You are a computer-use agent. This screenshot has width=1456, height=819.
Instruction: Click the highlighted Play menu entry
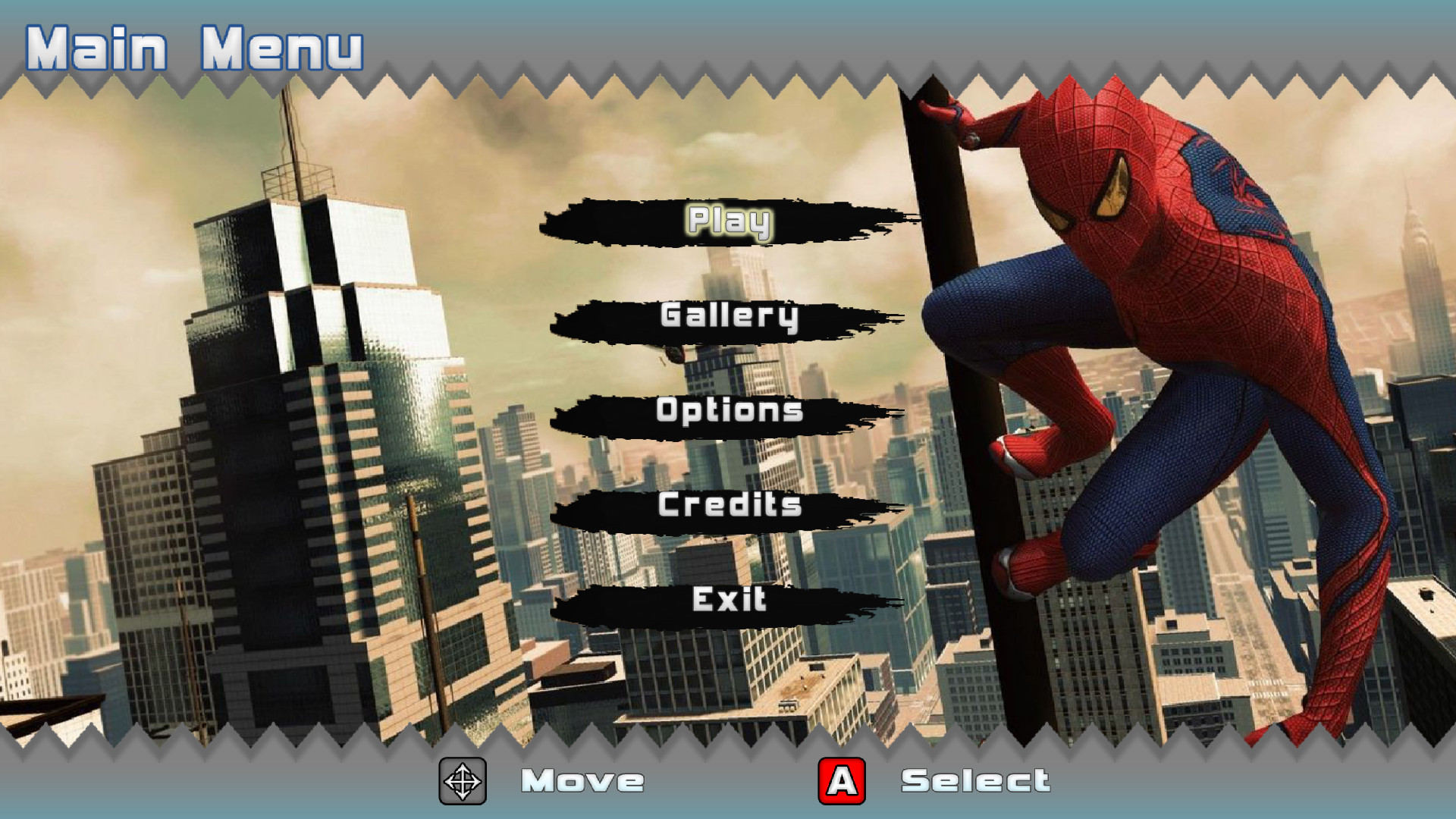726,222
